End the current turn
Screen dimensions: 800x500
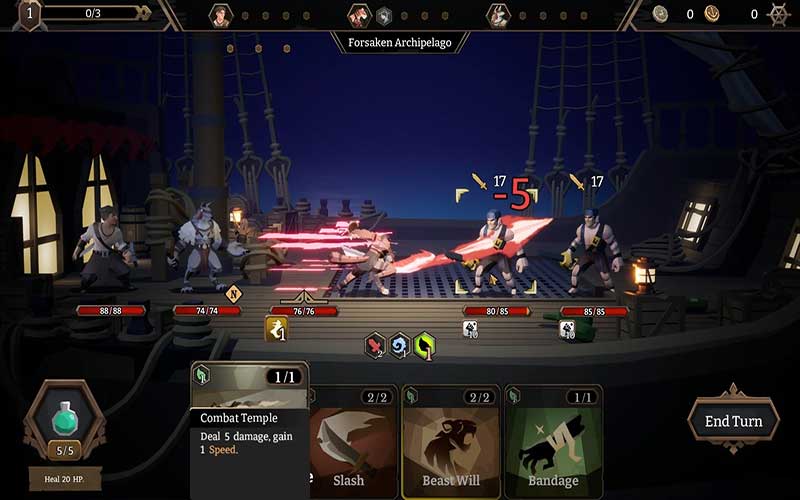733,420
